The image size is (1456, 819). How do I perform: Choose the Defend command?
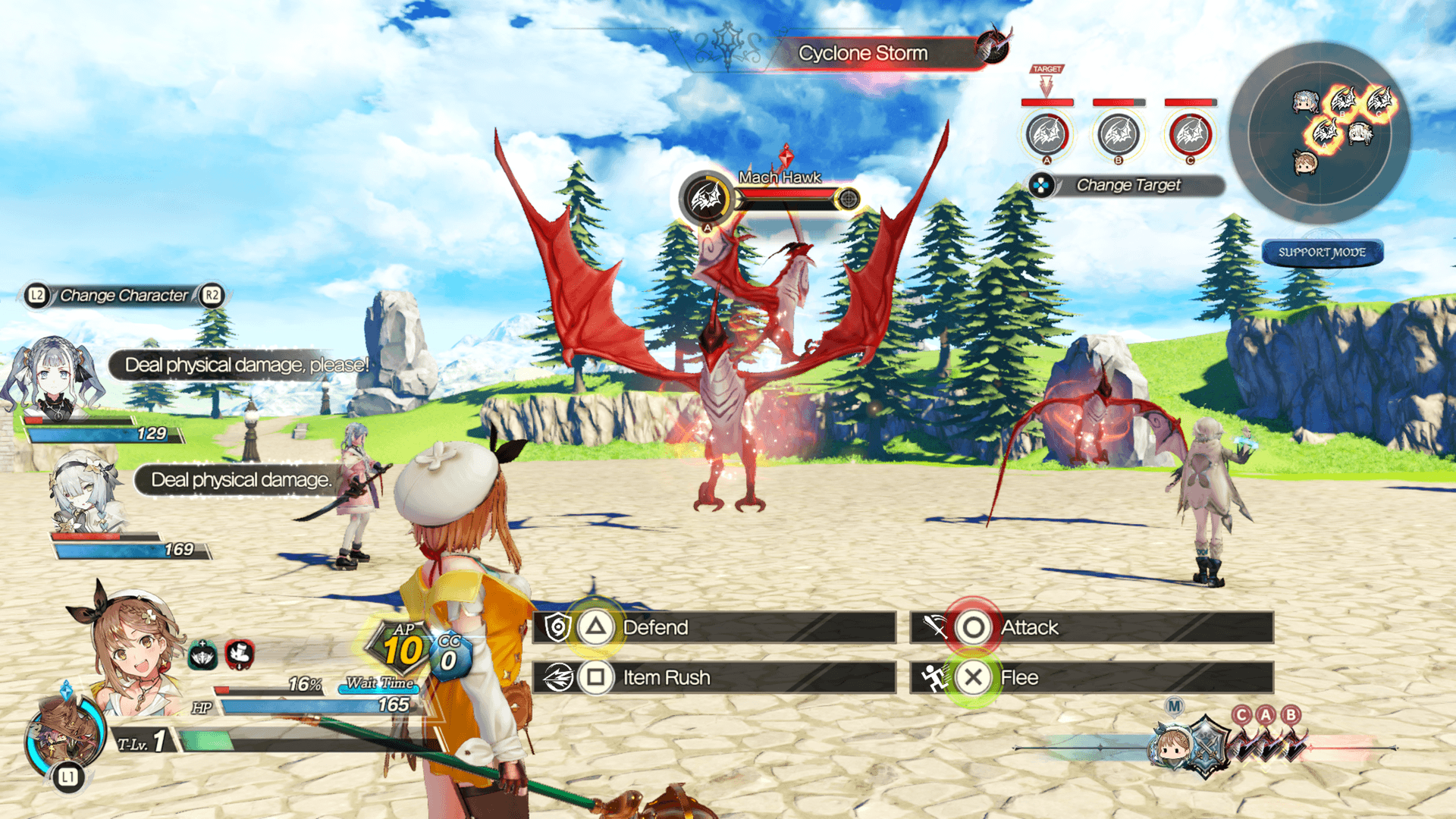click(x=713, y=628)
